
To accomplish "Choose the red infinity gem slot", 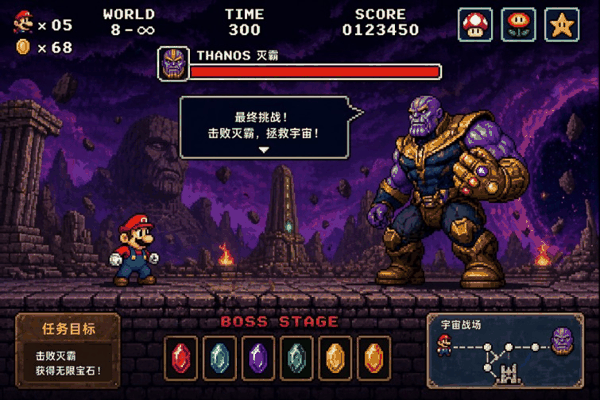I will 181,357.
